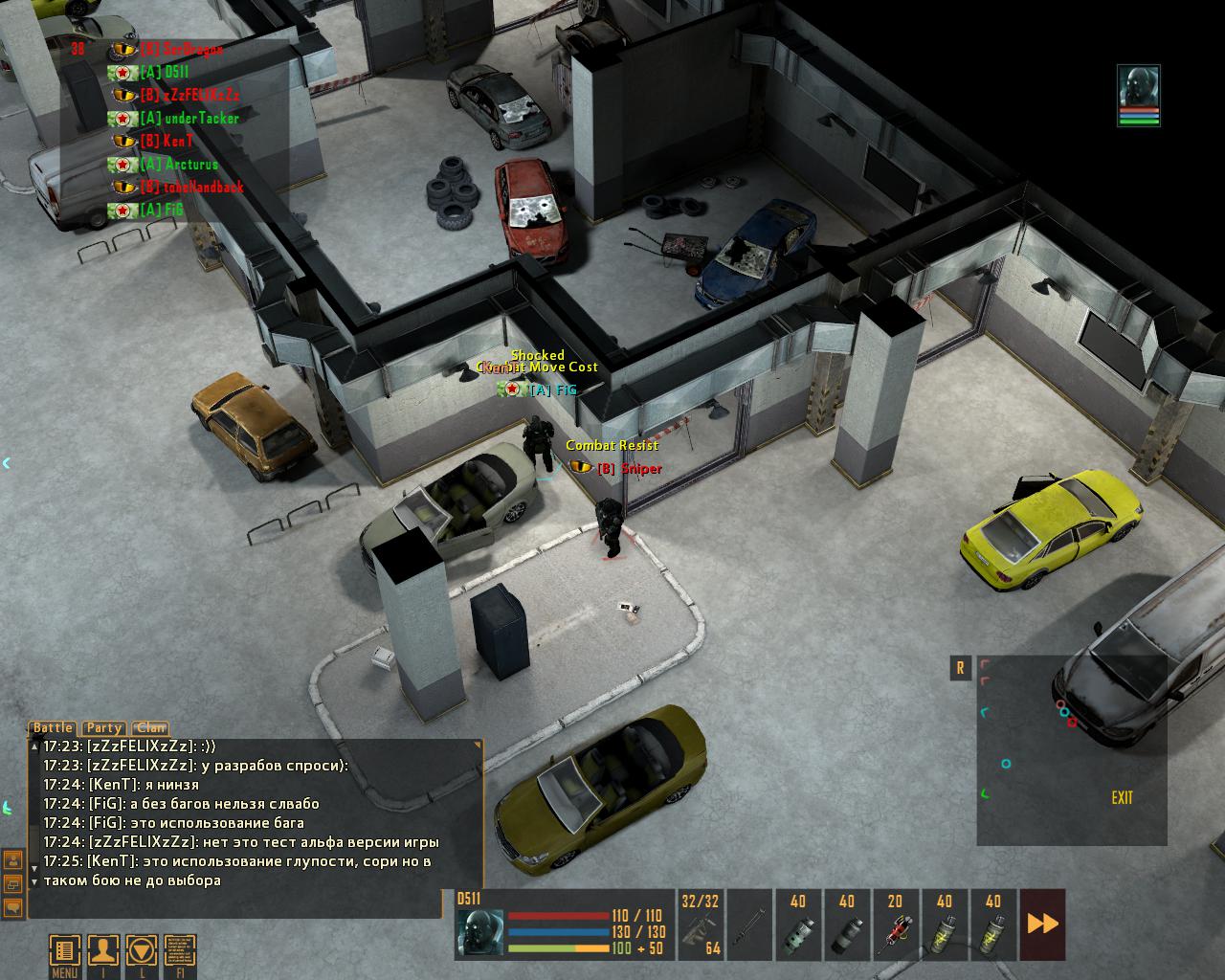Select the character portrait at top right

click(1139, 95)
